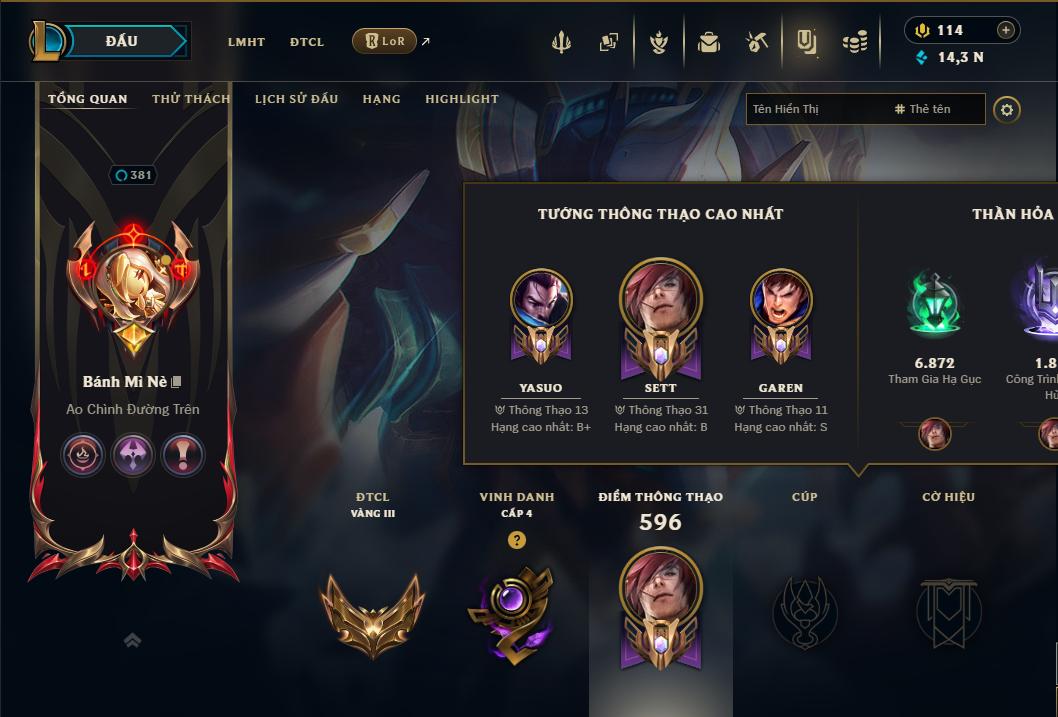Viewport: 1058px width, 717px height.
Task: Select Garen's mastery portrait
Action: 781,302
